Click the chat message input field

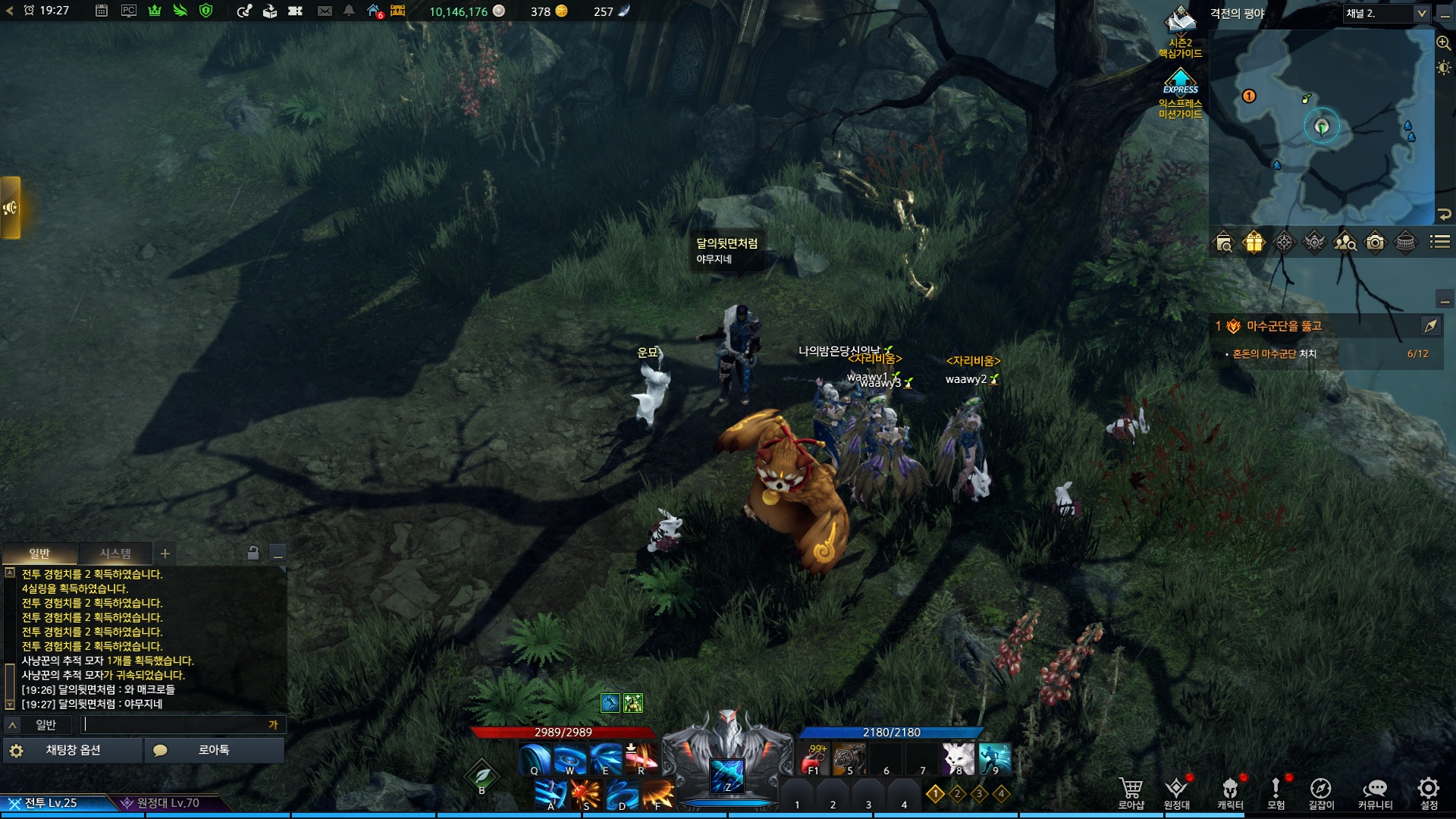pyautogui.click(x=174, y=724)
